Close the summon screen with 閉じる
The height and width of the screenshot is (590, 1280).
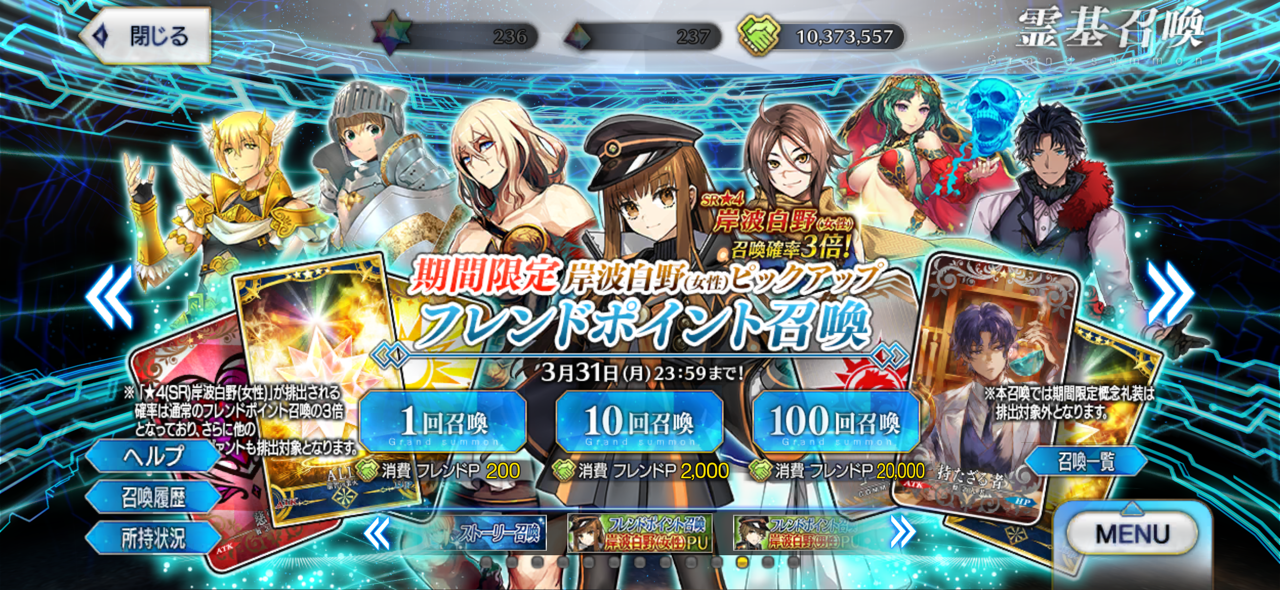tap(146, 36)
